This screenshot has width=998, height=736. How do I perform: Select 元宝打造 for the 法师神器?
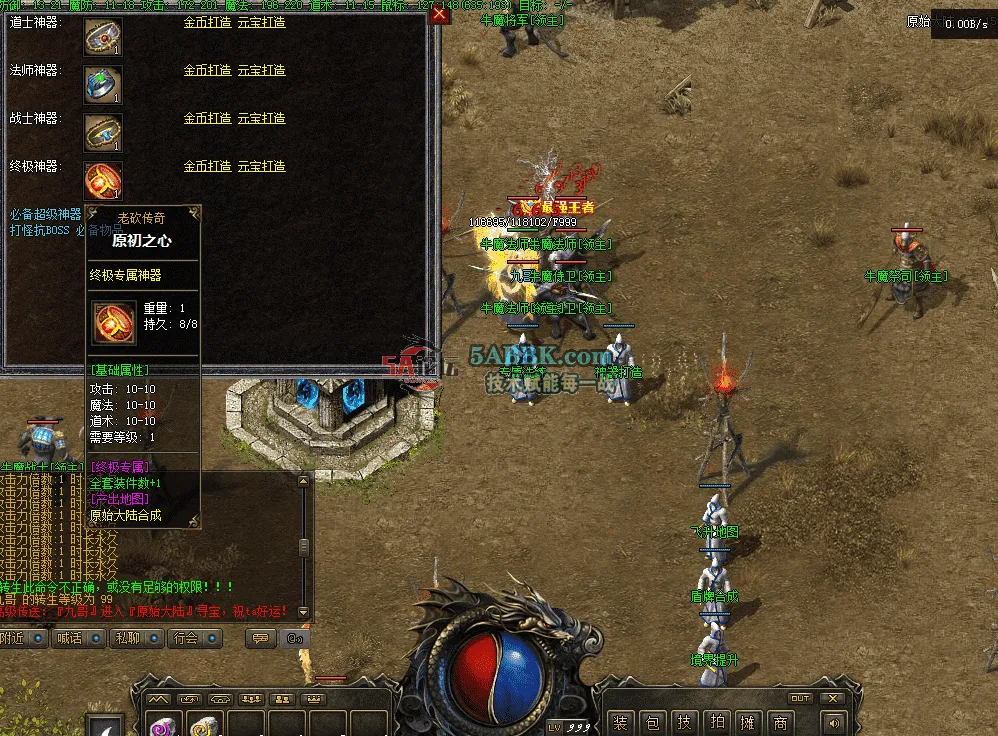(261, 70)
